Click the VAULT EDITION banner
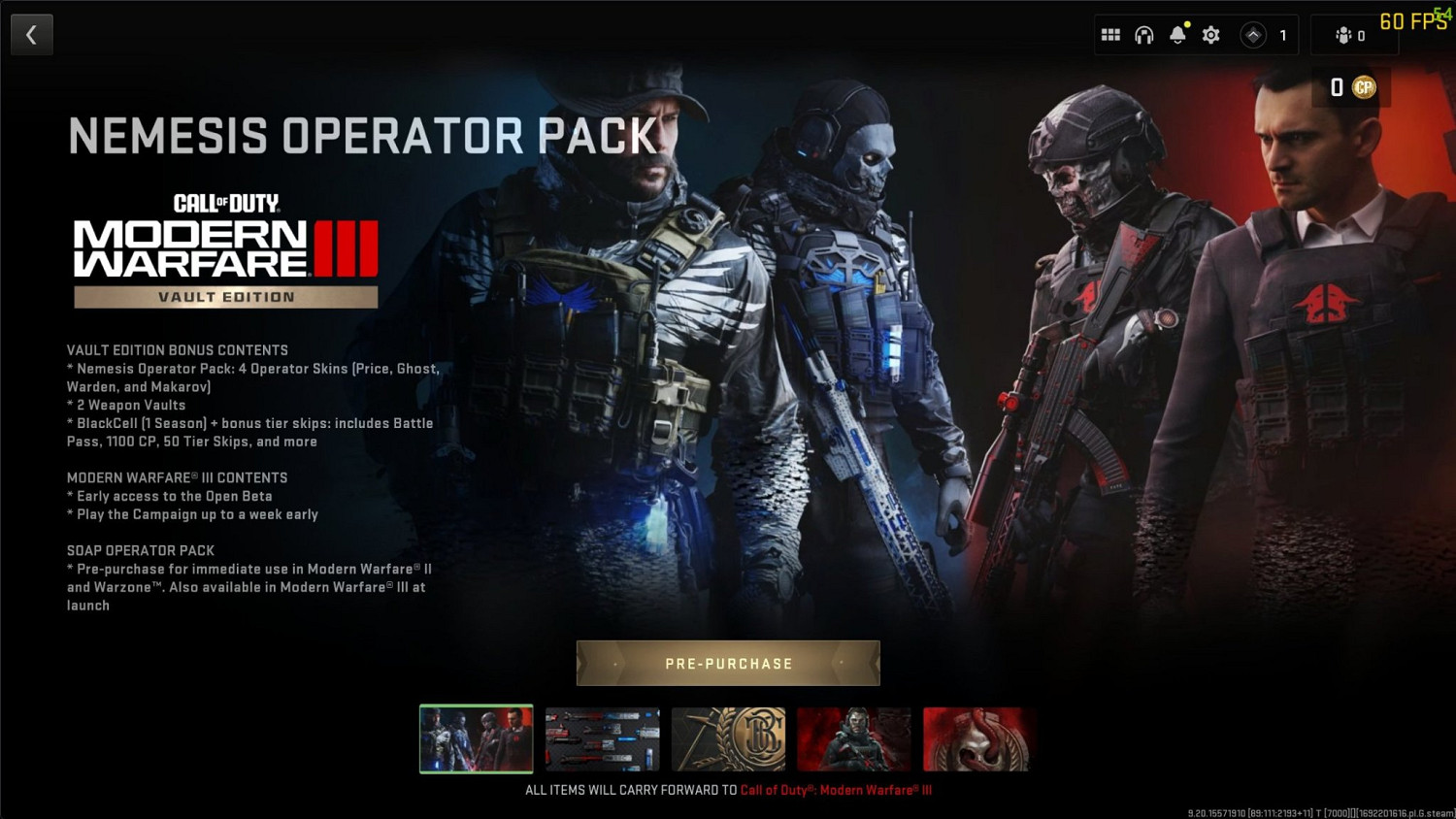This screenshot has height=819, width=1456. tap(225, 297)
